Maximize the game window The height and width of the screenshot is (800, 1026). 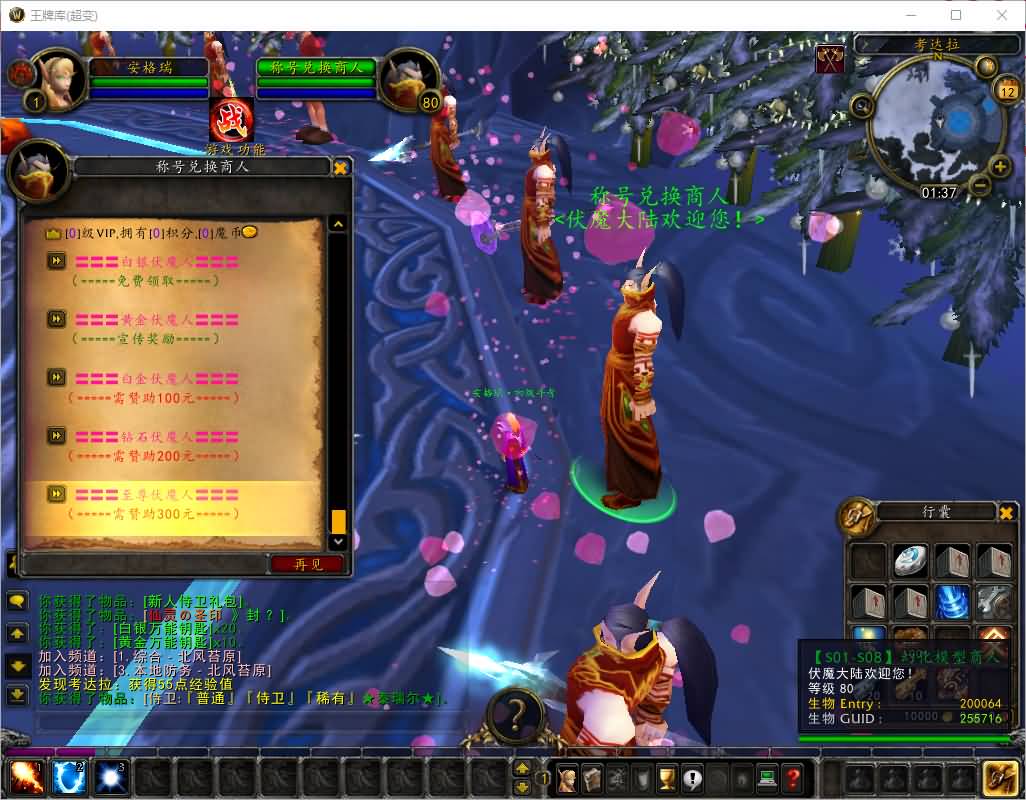pos(956,15)
